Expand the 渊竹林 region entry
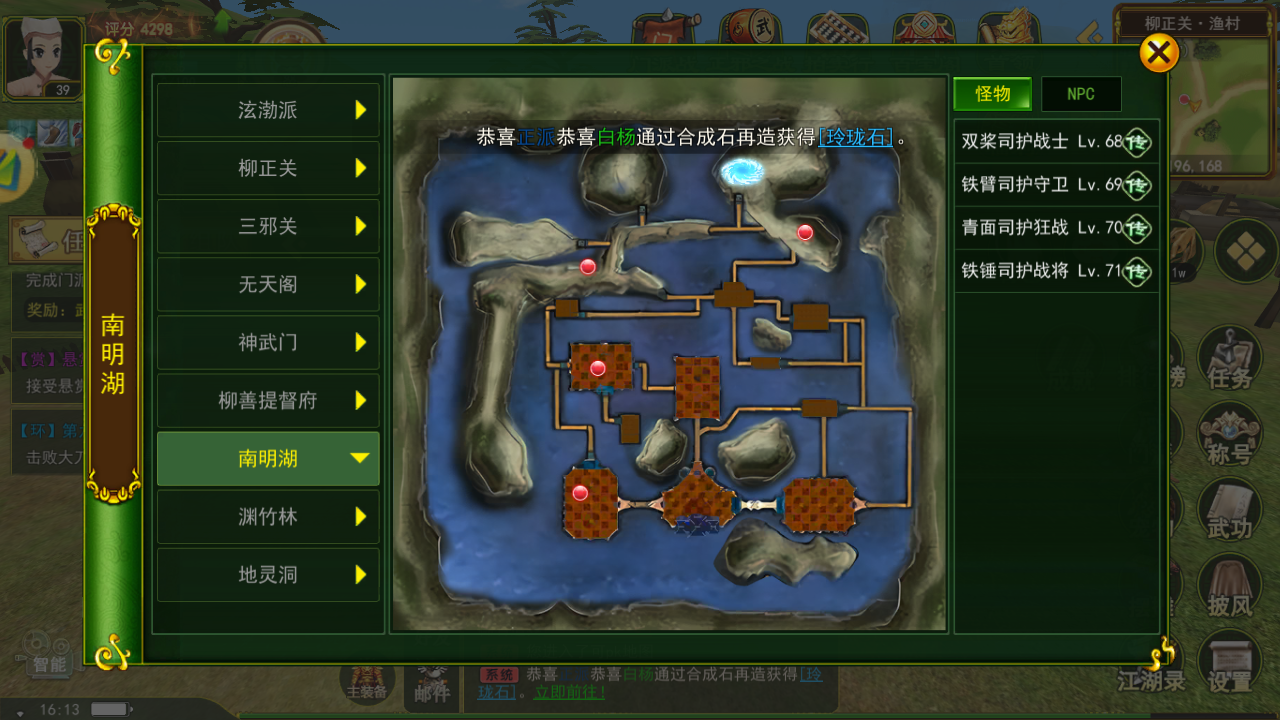The height and width of the screenshot is (720, 1280). point(267,517)
